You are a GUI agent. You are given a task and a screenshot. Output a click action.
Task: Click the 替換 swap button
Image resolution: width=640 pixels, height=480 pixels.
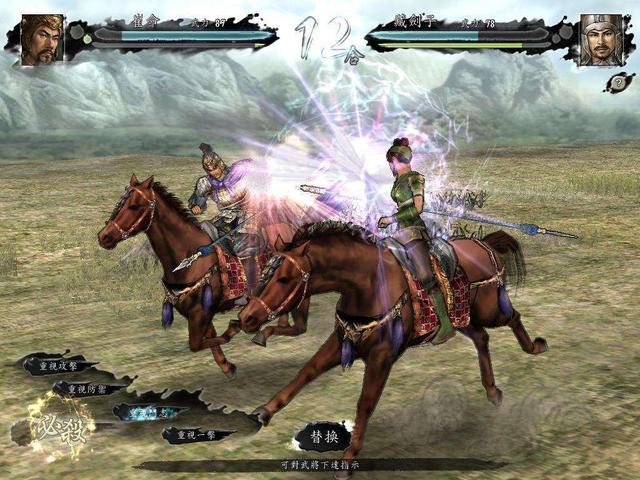(x=323, y=436)
